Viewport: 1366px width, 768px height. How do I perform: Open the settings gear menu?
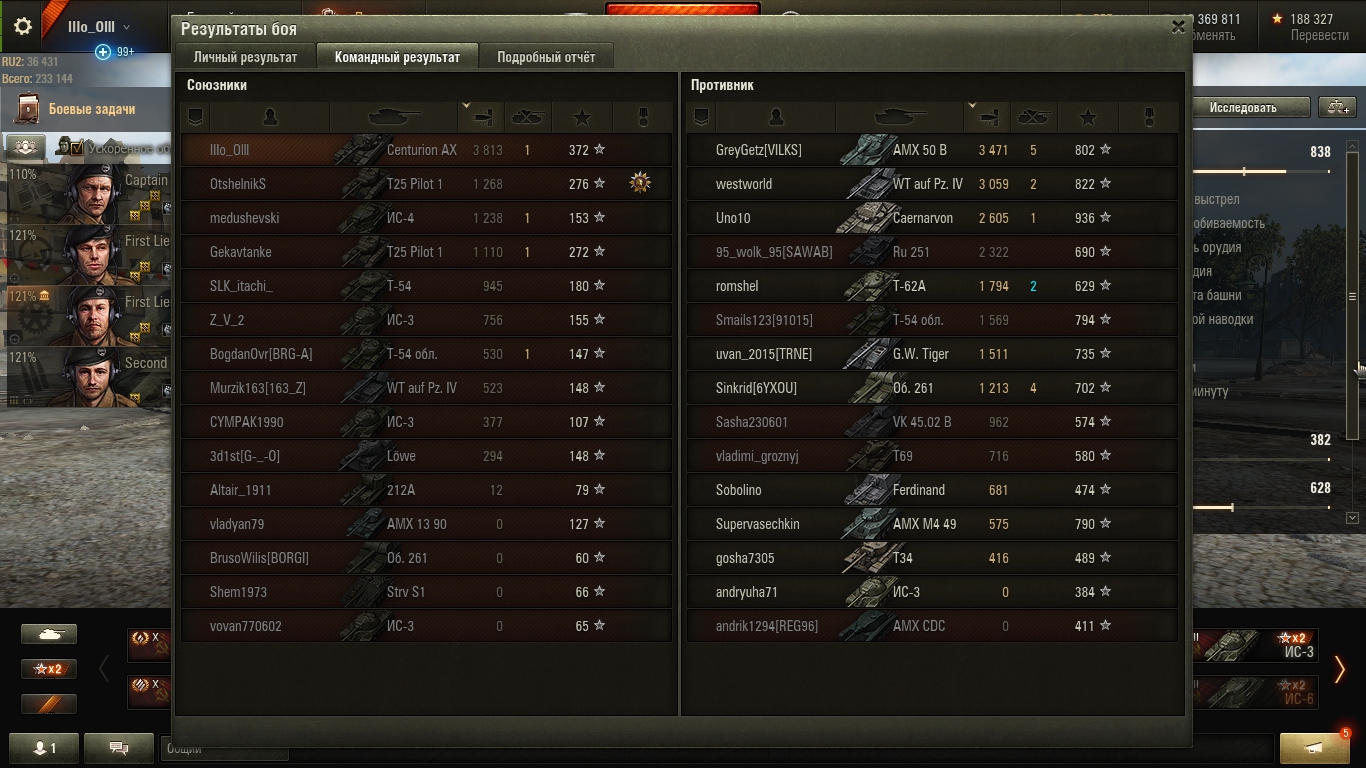[23, 27]
